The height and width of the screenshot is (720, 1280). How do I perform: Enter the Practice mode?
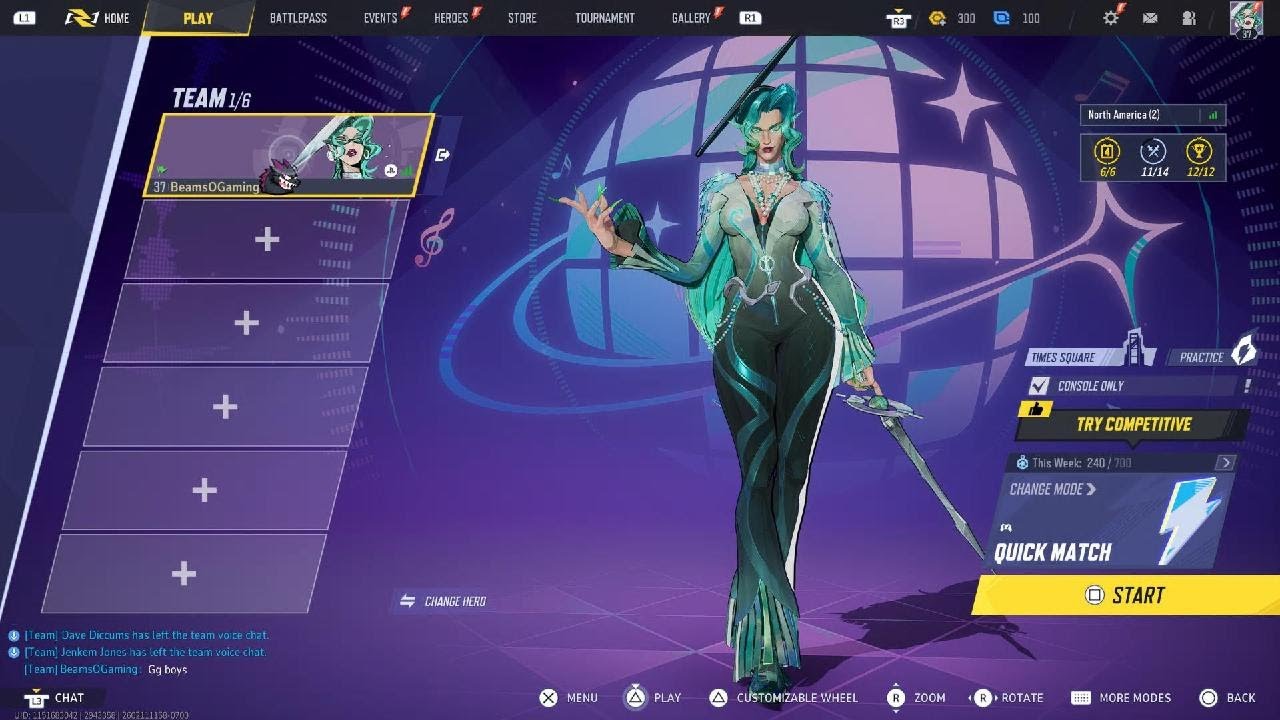[x=1210, y=357]
